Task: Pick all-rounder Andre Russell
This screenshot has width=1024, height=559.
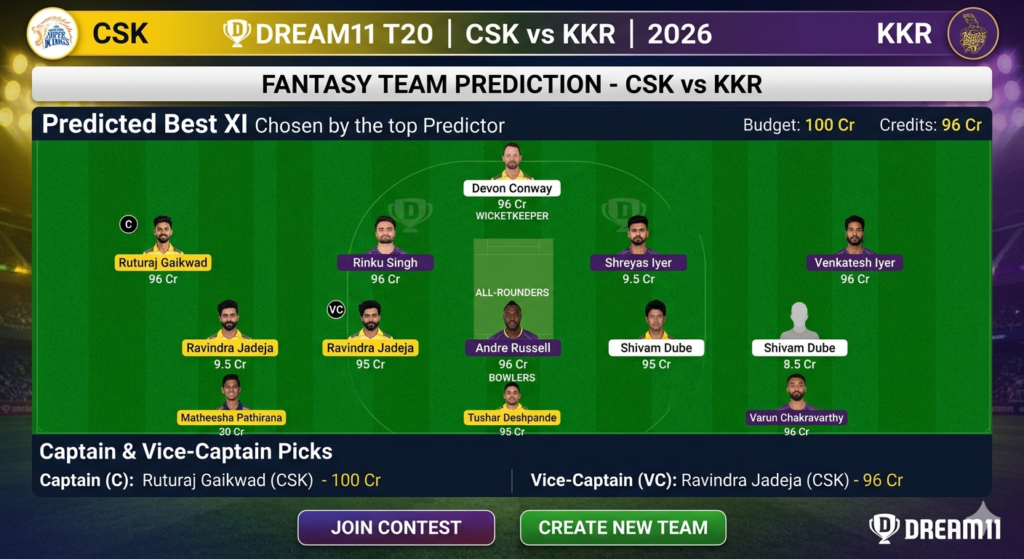Action: [513, 347]
